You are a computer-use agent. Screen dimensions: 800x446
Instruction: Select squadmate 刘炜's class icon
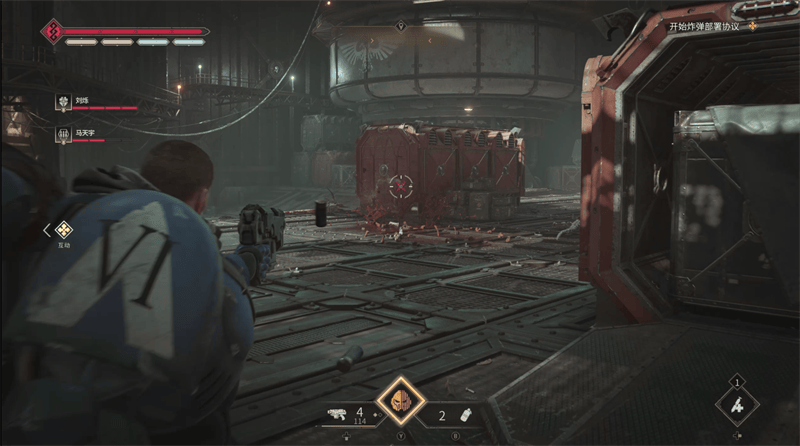[62, 102]
